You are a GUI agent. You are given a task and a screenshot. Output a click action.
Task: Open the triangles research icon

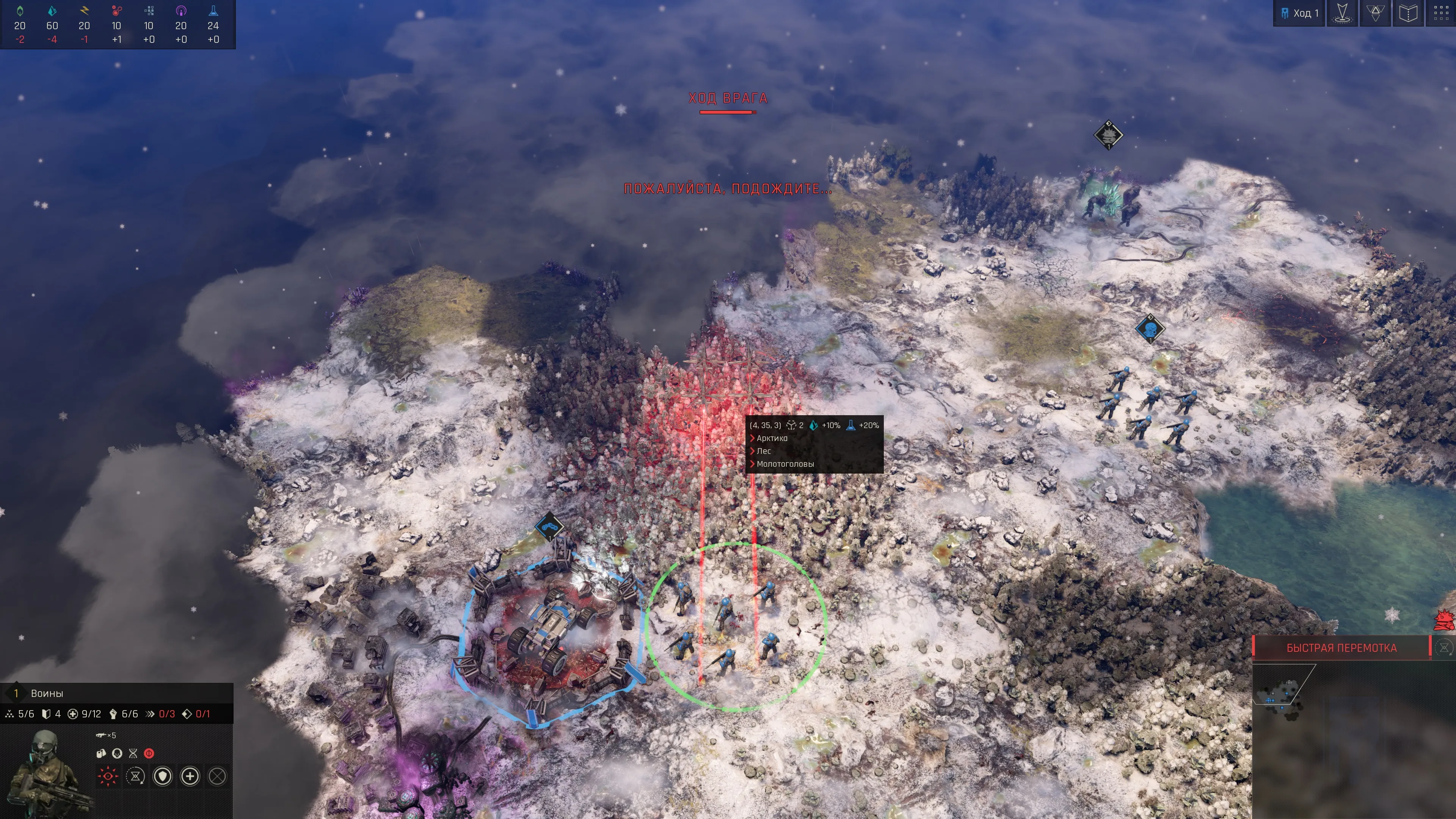point(1375,13)
